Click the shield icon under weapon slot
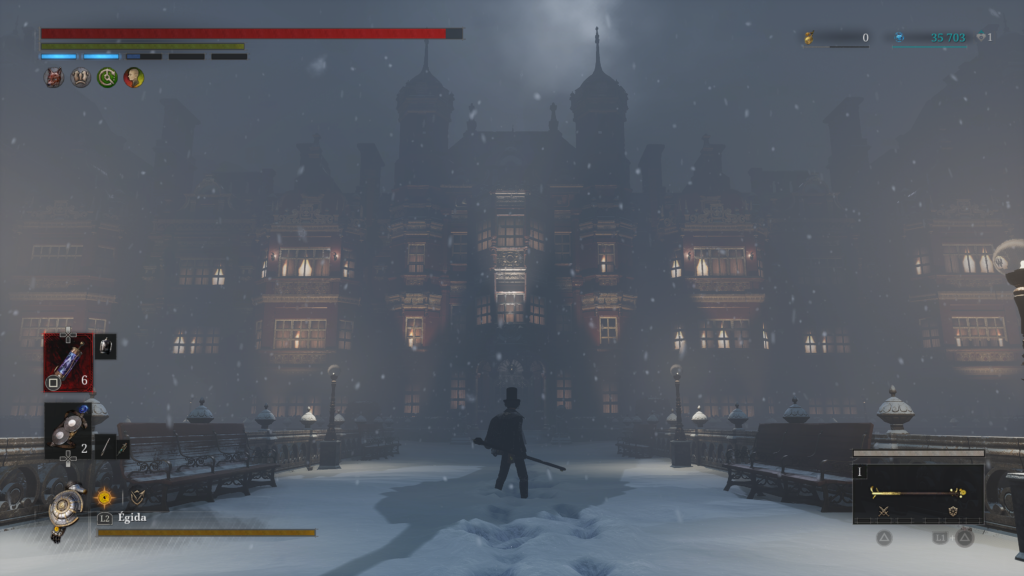 [x=953, y=511]
